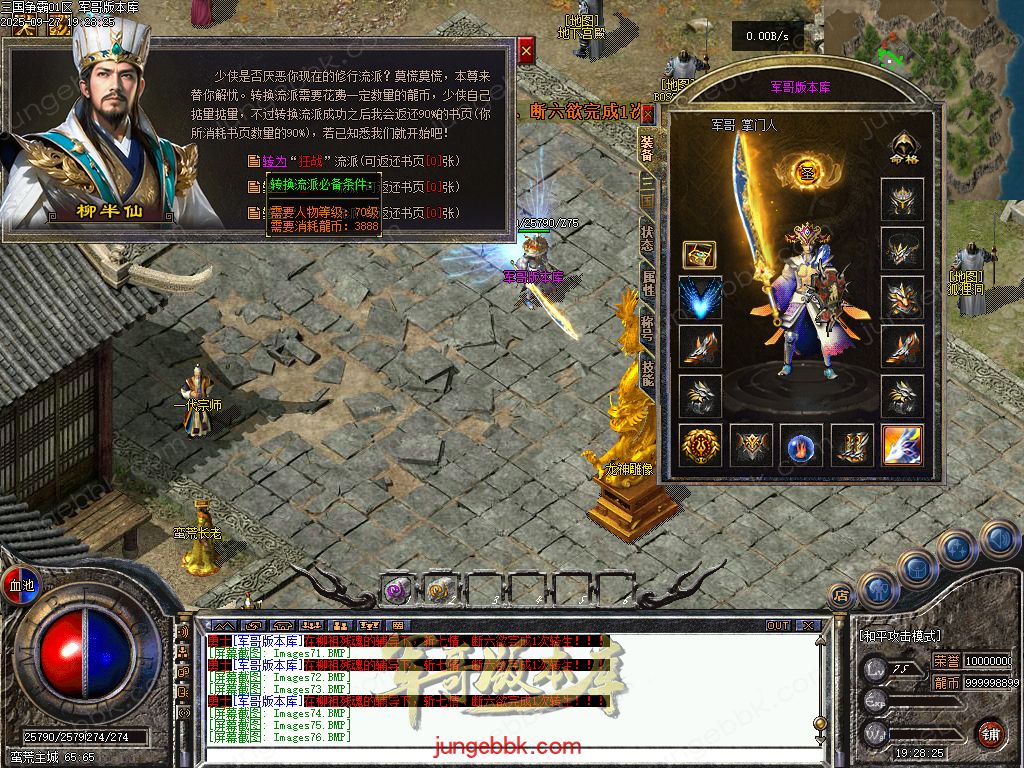Use the orange scroll in hotbar

(440, 590)
